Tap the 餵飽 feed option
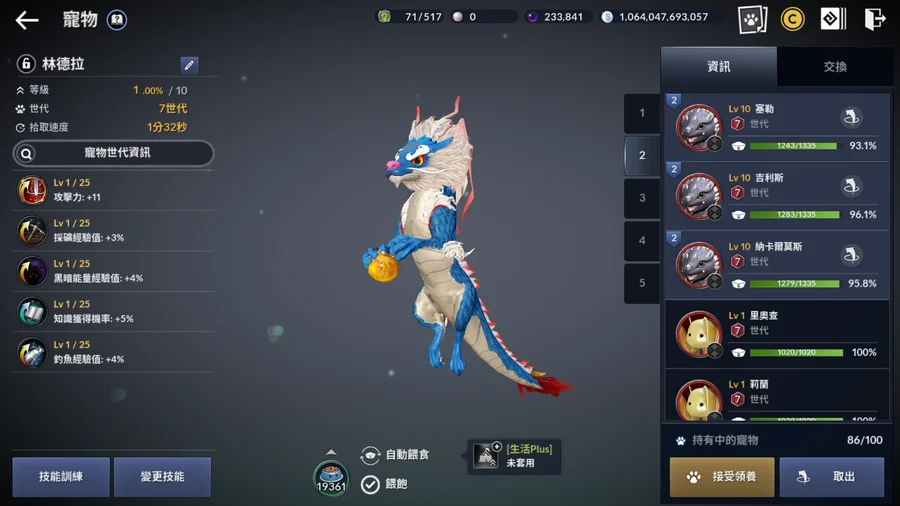This screenshot has width=900, height=506. (x=385, y=484)
